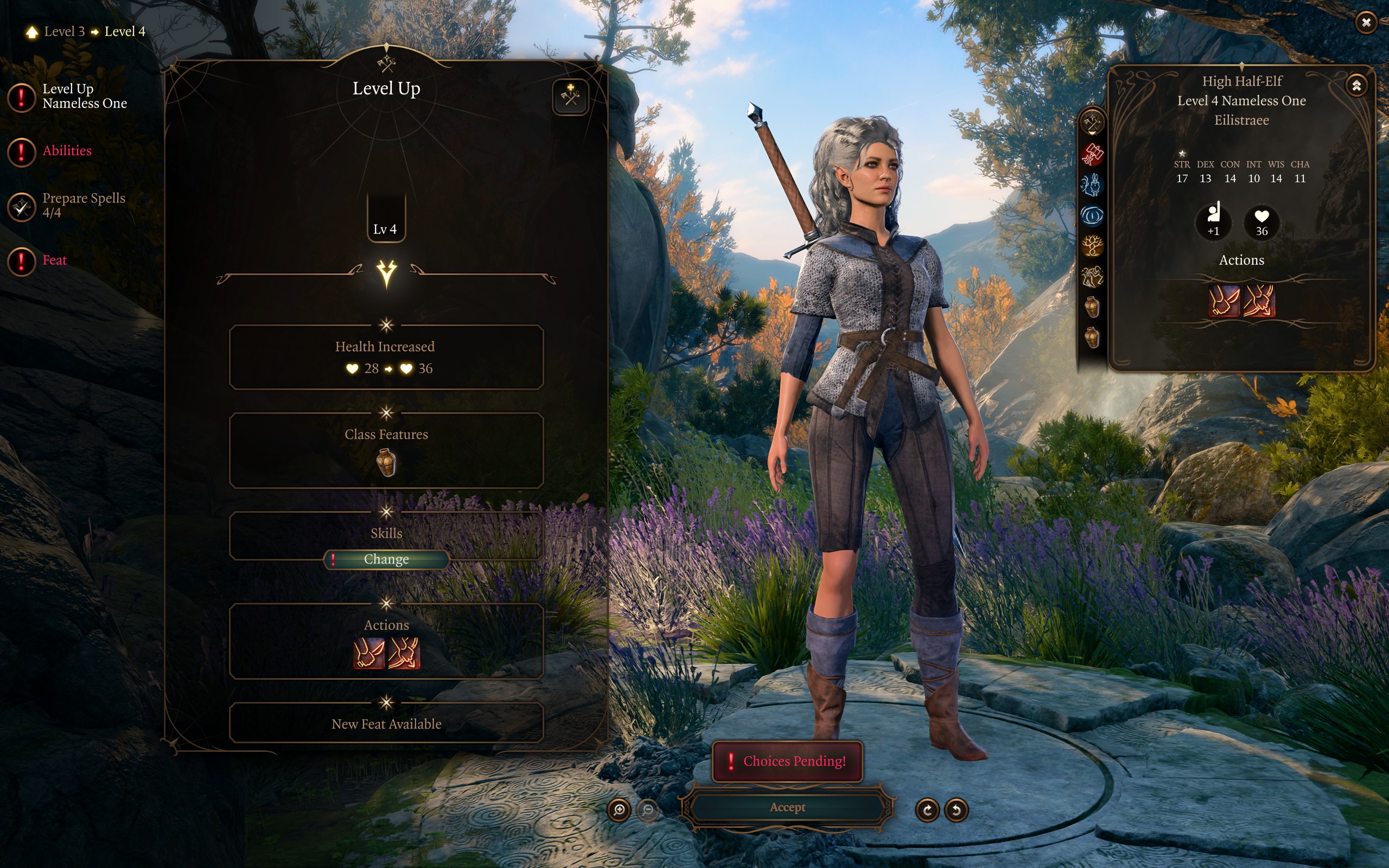Collapse the character summary panel
The height and width of the screenshot is (868, 1389).
pos(1356,86)
